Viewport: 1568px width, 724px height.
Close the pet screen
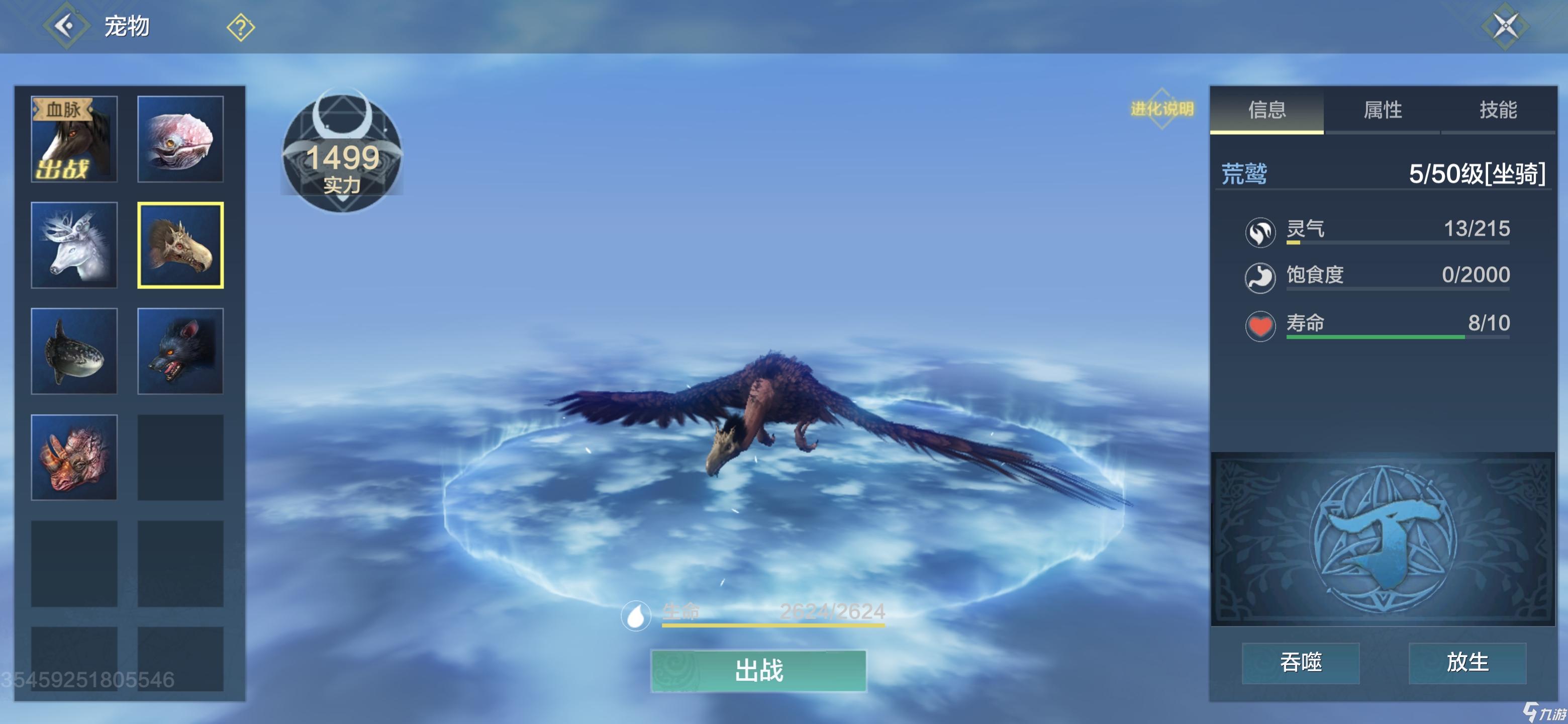point(1505,26)
